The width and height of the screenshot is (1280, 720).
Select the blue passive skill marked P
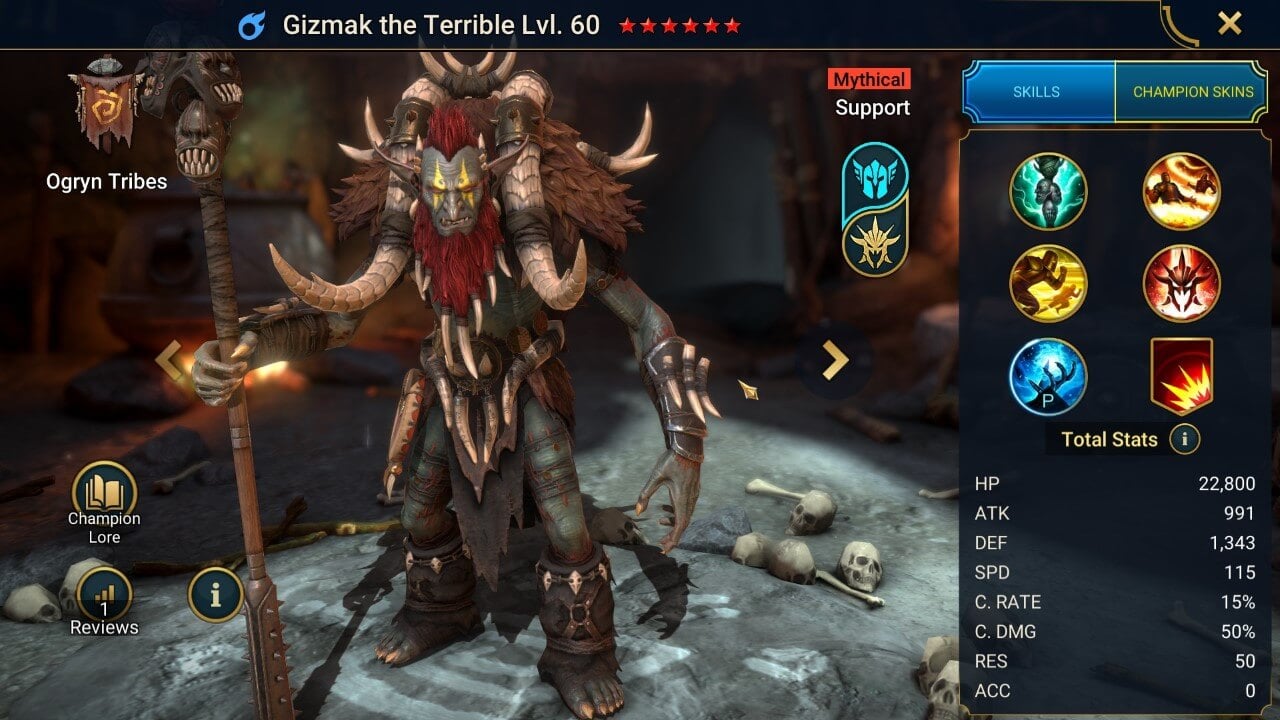point(1049,378)
